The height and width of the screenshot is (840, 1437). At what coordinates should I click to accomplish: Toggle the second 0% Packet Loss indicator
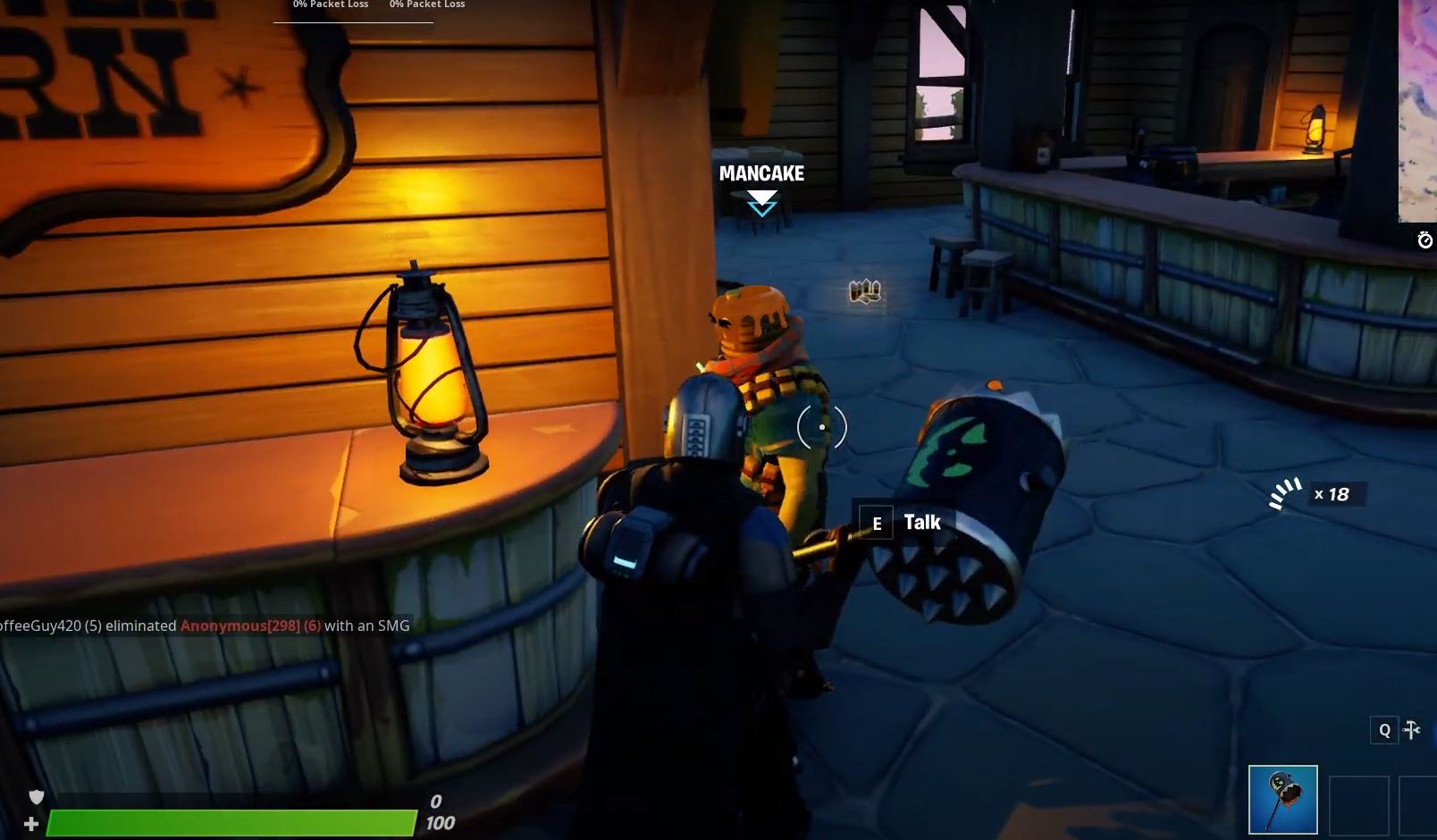pos(426,4)
